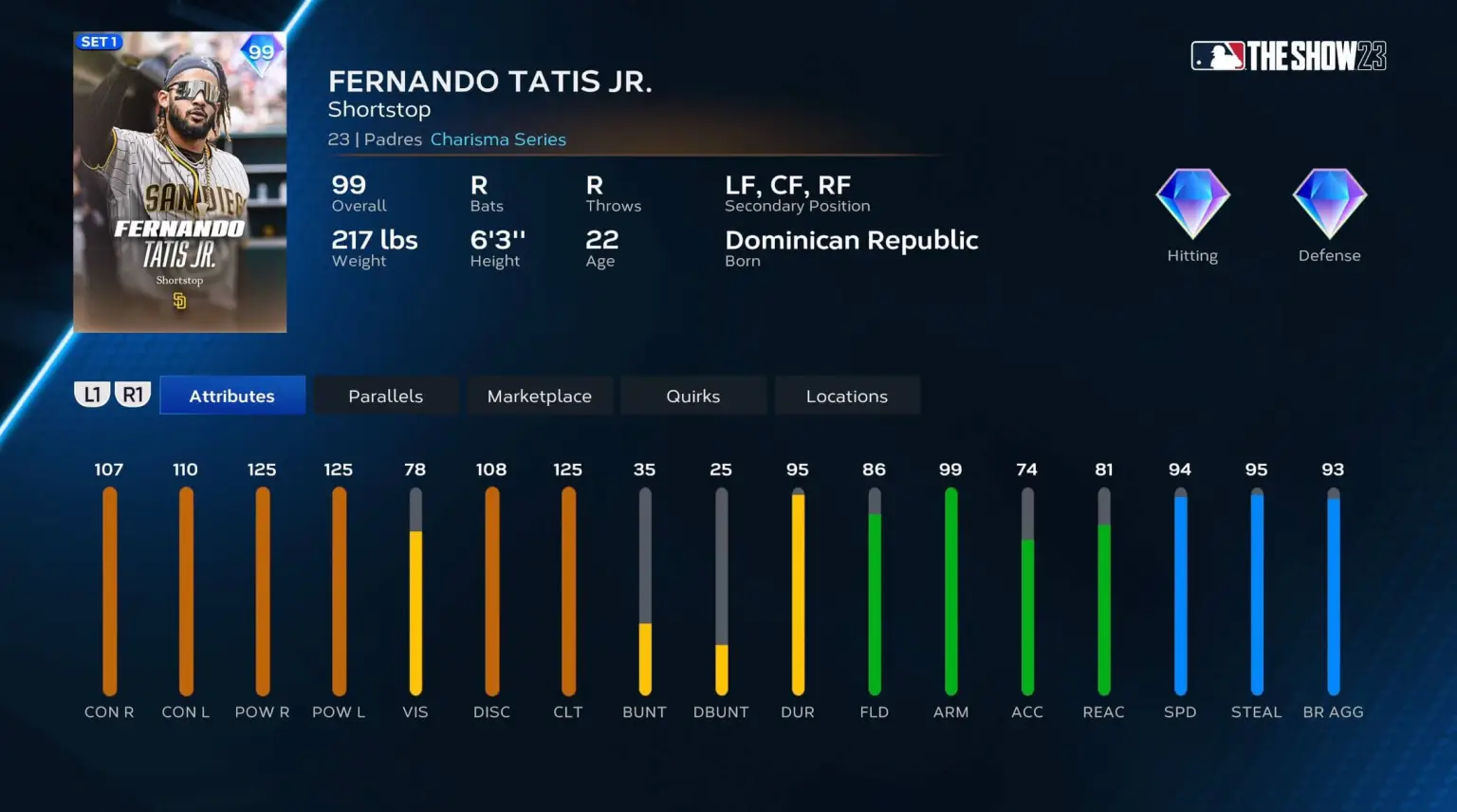The image size is (1457, 812).
Task: Select the Attributes tab
Action: (x=232, y=396)
